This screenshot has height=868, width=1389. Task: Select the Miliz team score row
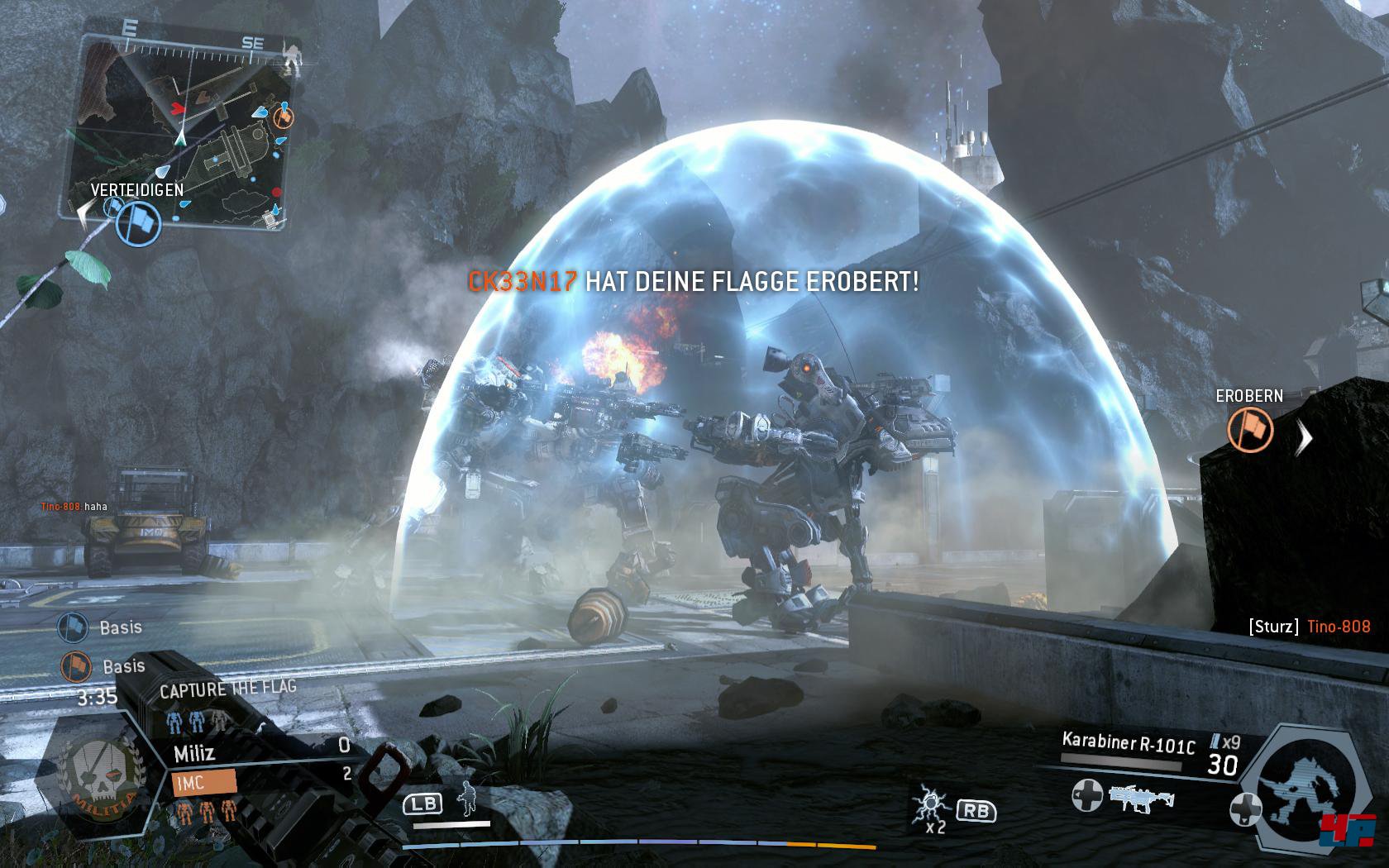pos(261,751)
